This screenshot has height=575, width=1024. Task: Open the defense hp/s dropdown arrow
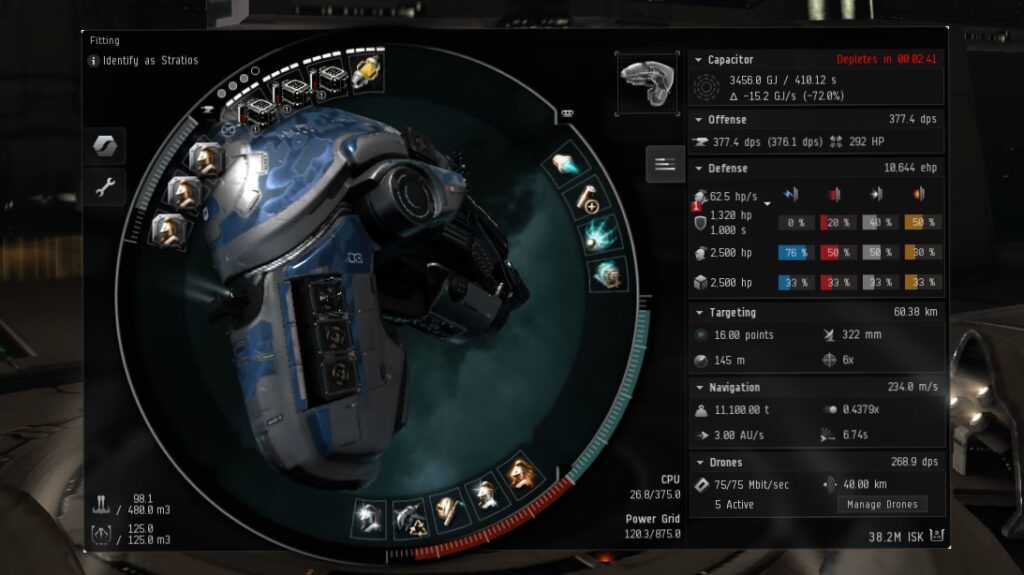[767, 203]
